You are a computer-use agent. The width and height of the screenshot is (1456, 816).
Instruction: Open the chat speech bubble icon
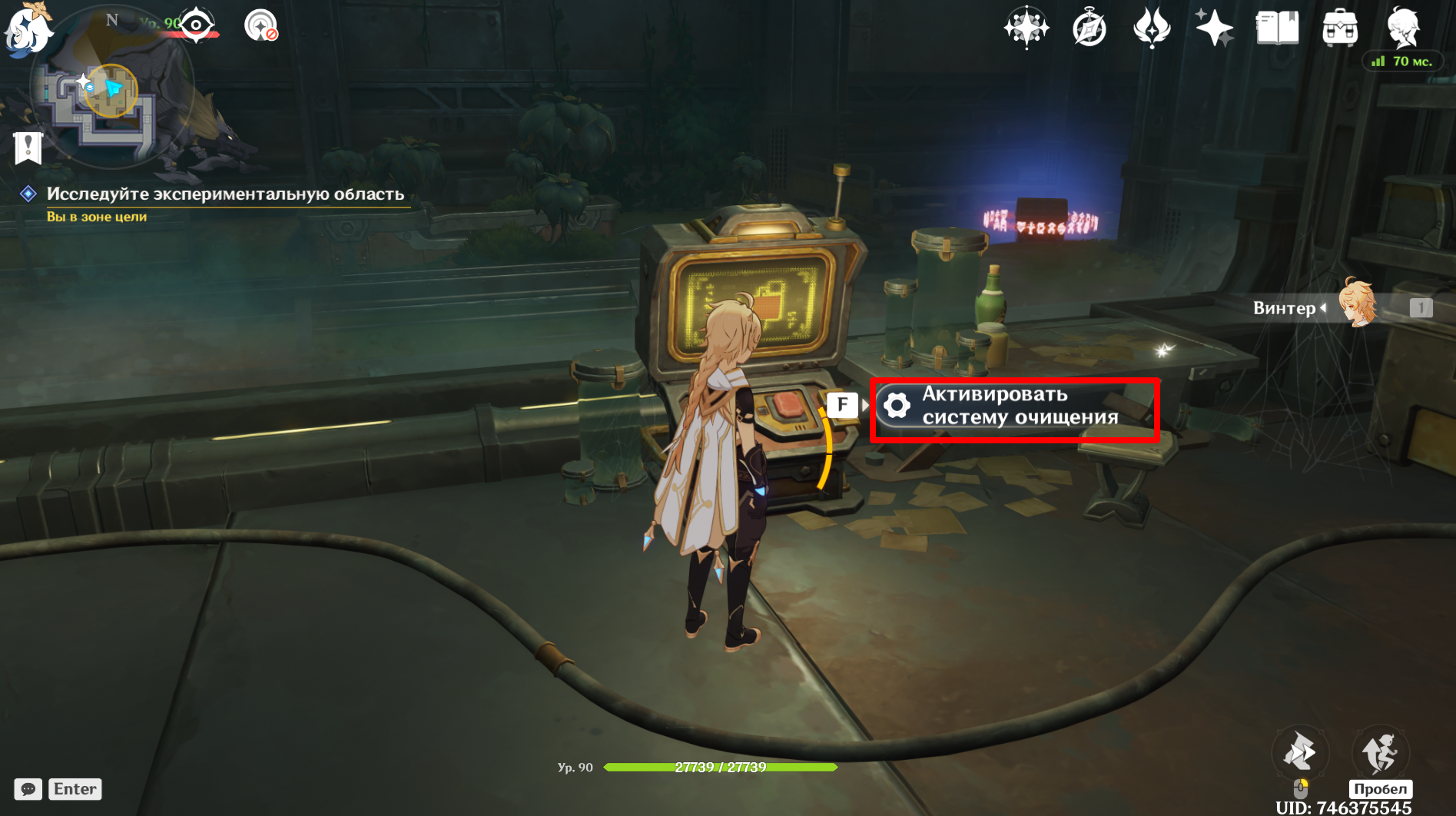click(x=28, y=789)
